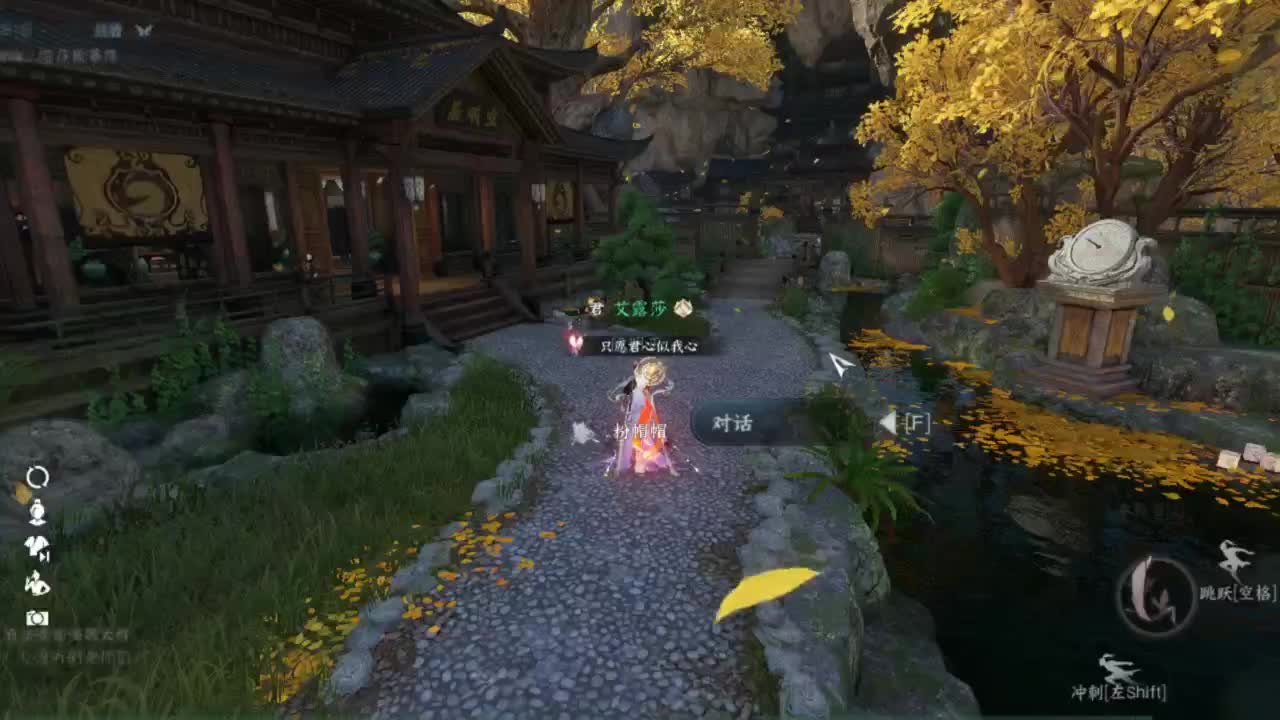The width and height of the screenshot is (1280, 720).
Task: Click the player name 扮帽帽 below the character
Action: (x=637, y=434)
